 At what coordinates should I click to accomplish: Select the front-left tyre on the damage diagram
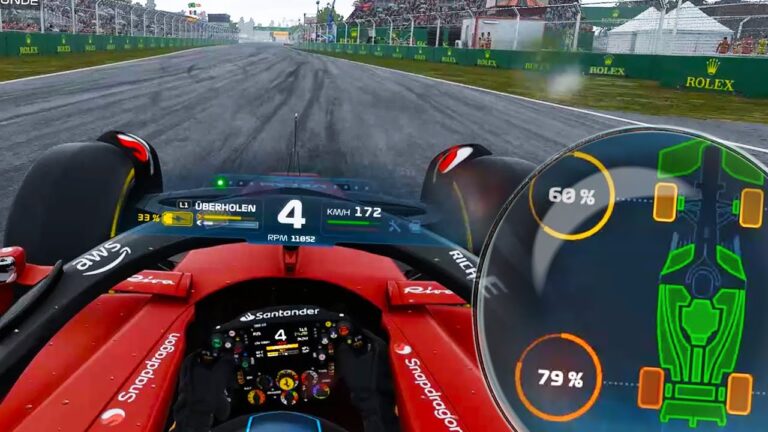[665, 202]
